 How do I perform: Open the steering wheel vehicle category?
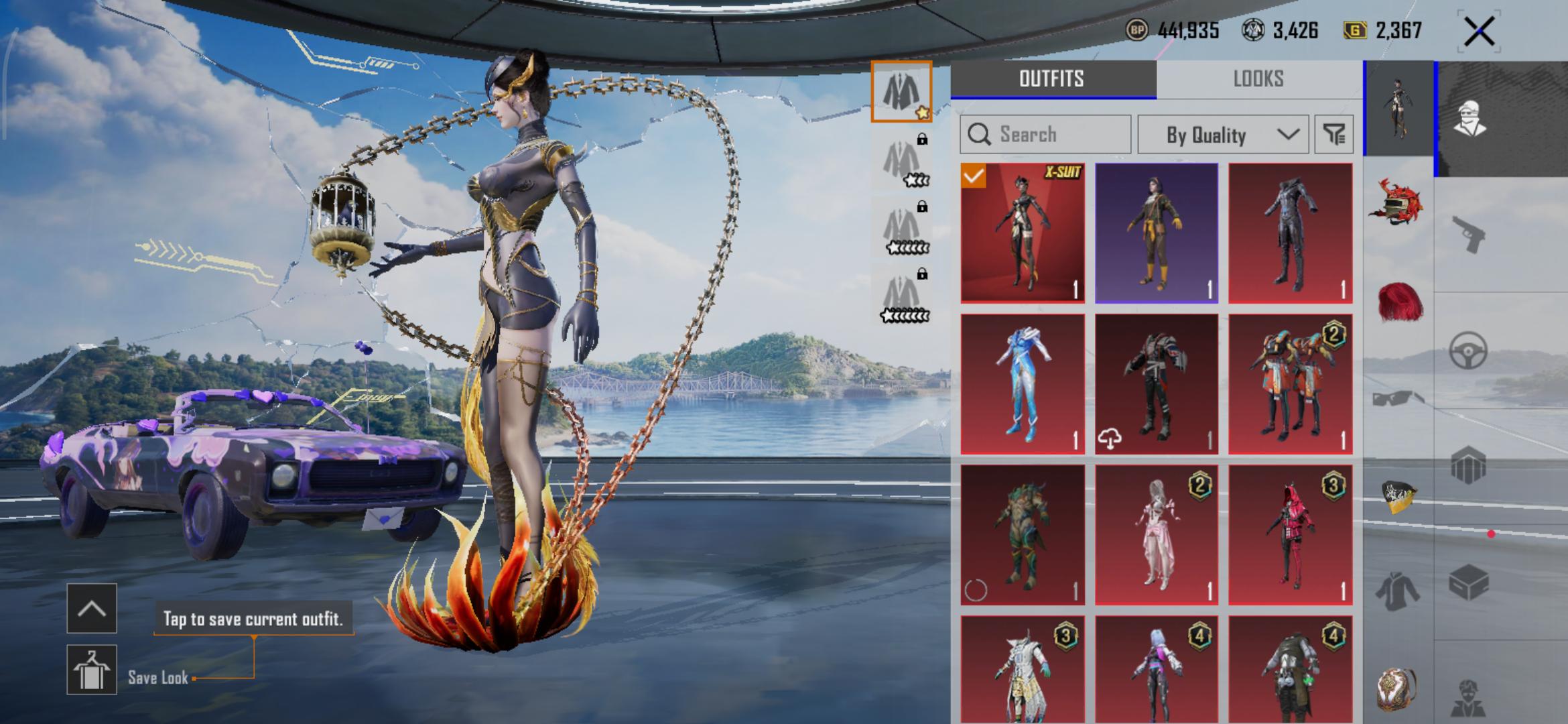coord(1469,351)
